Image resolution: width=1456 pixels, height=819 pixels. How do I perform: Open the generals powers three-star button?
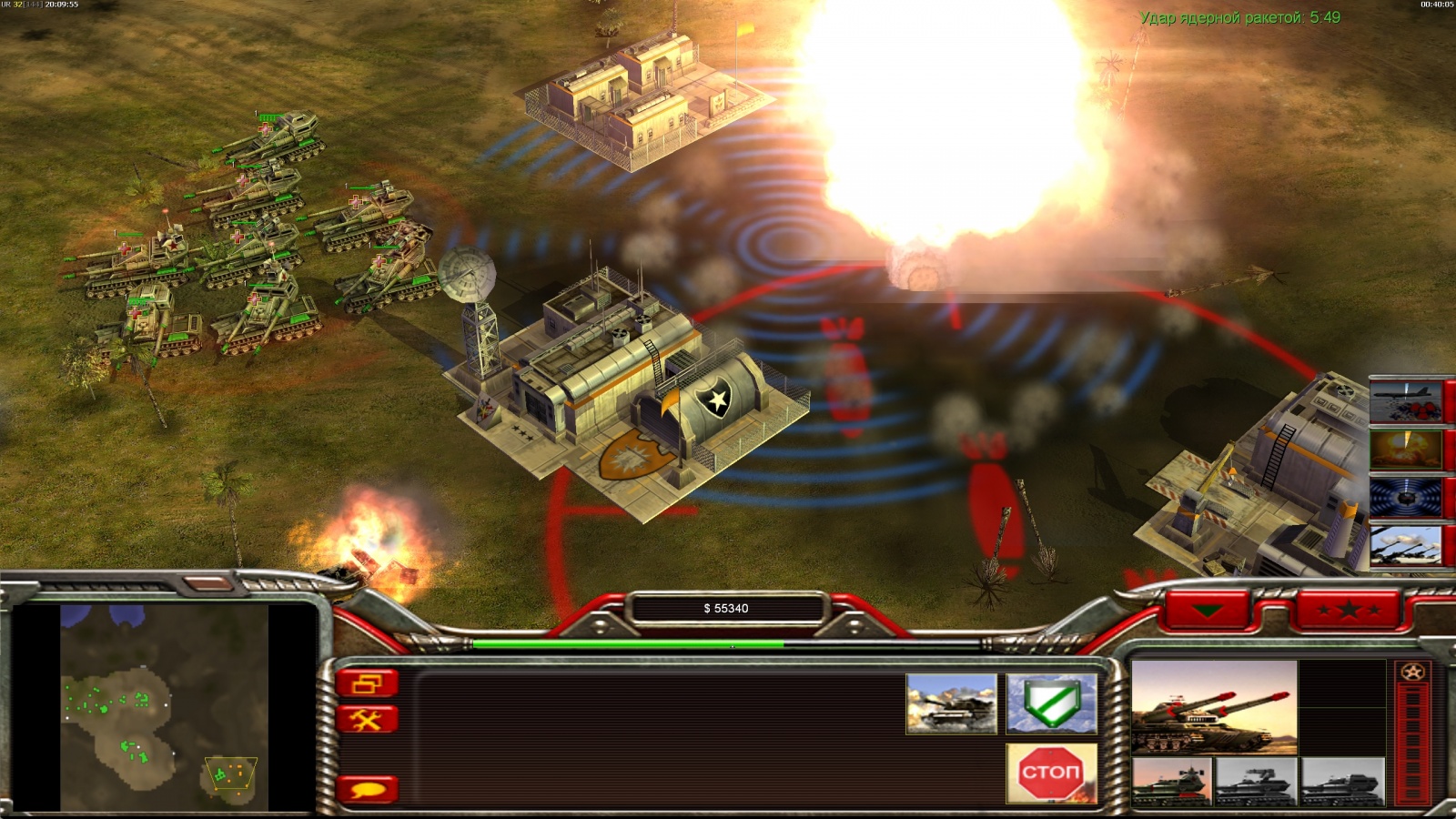(x=1349, y=610)
